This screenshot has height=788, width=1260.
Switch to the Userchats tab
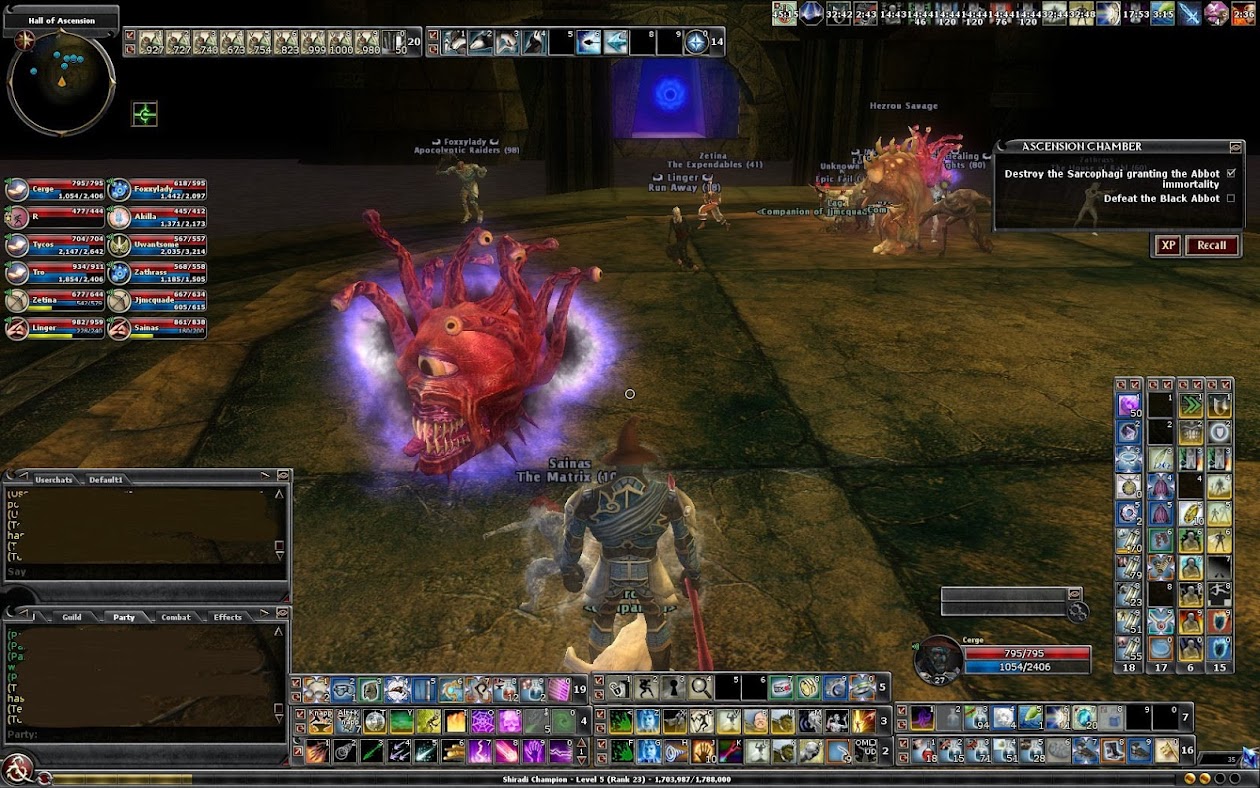(x=53, y=479)
